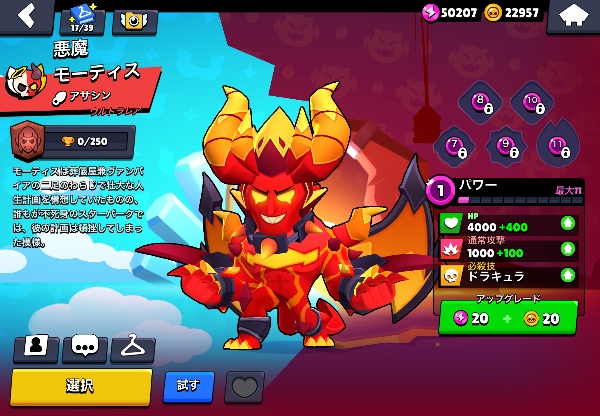Try the brawler with the blue 試す button
Screen dimensions: 600x416
(x=188, y=385)
